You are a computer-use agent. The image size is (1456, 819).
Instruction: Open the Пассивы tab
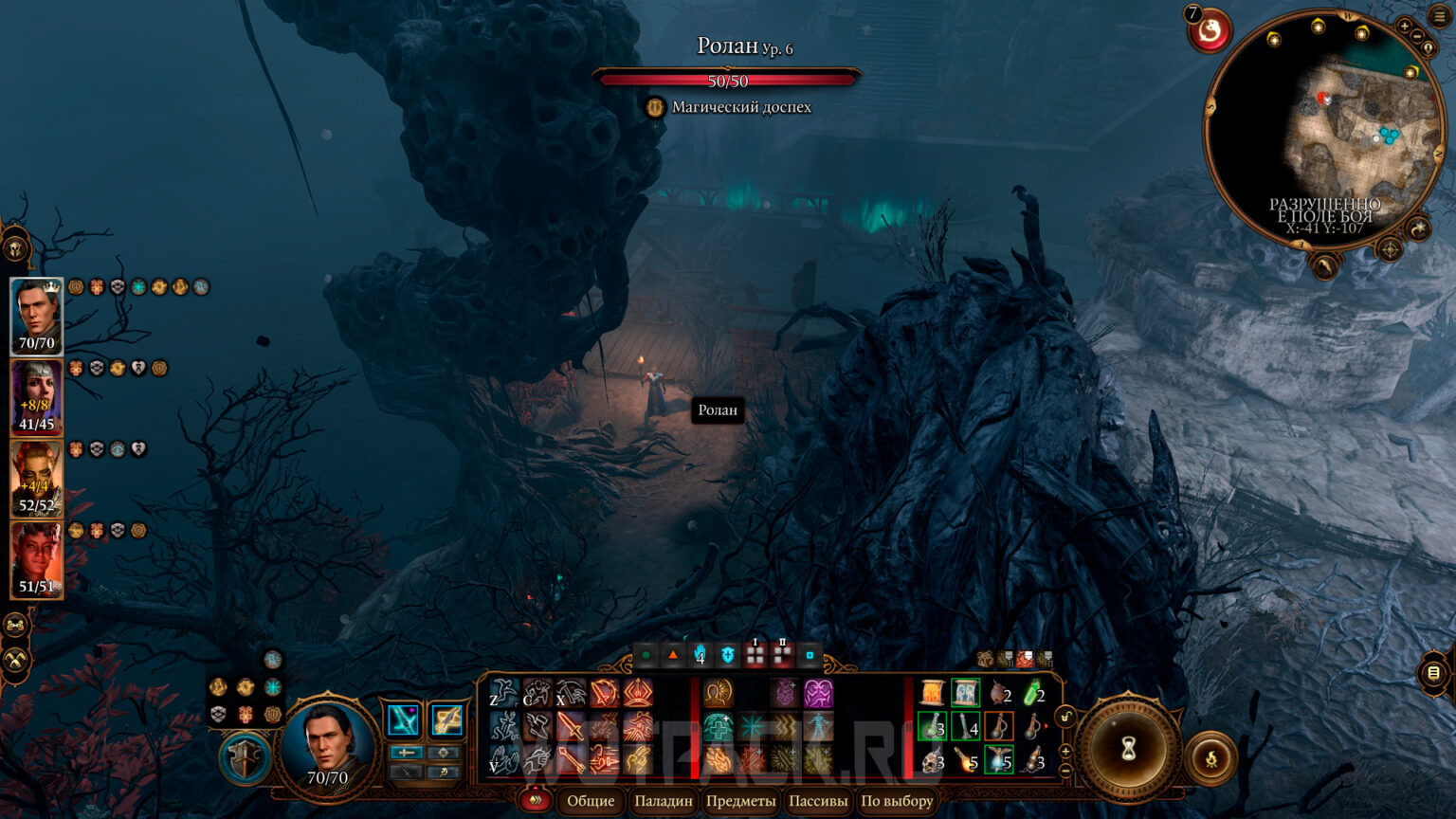817,800
